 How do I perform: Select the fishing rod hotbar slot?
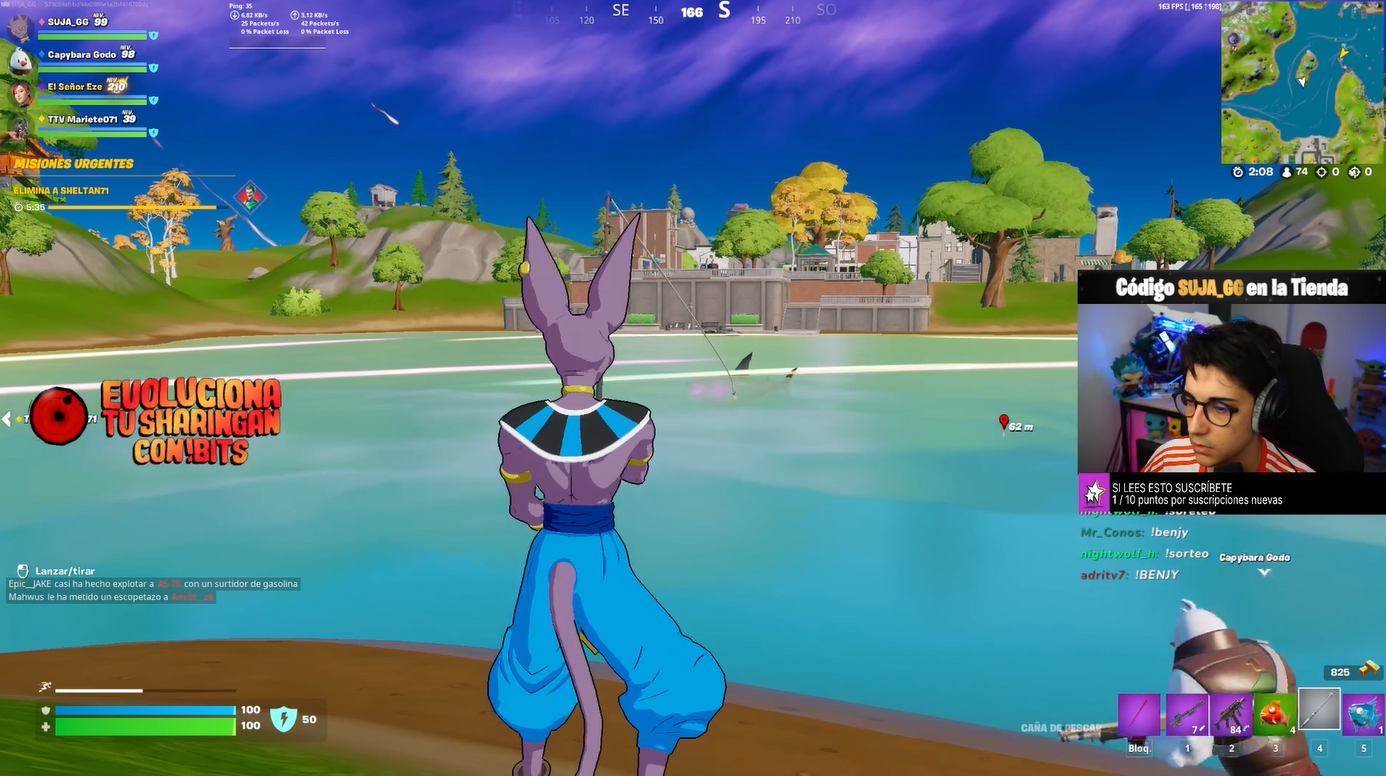[x=1319, y=710]
